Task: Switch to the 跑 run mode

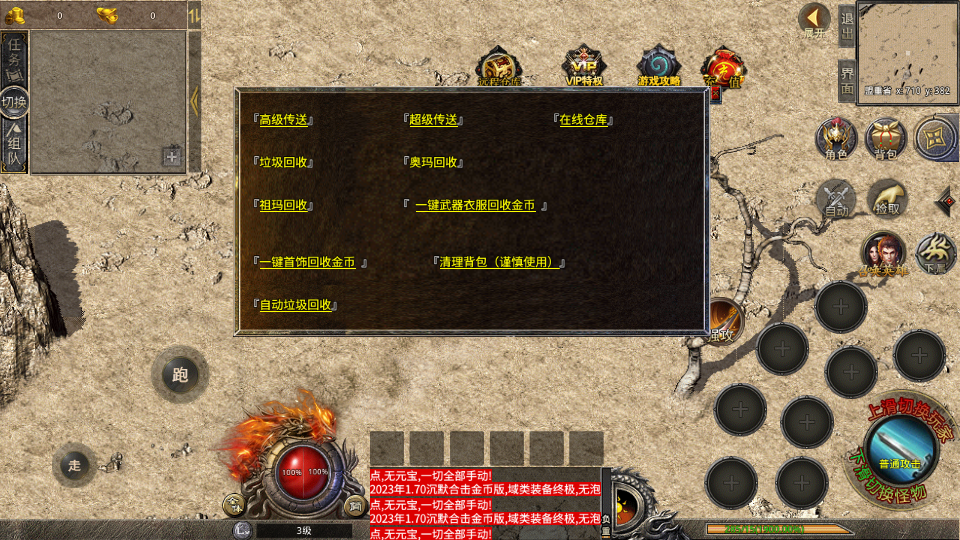Action: pos(180,375)
